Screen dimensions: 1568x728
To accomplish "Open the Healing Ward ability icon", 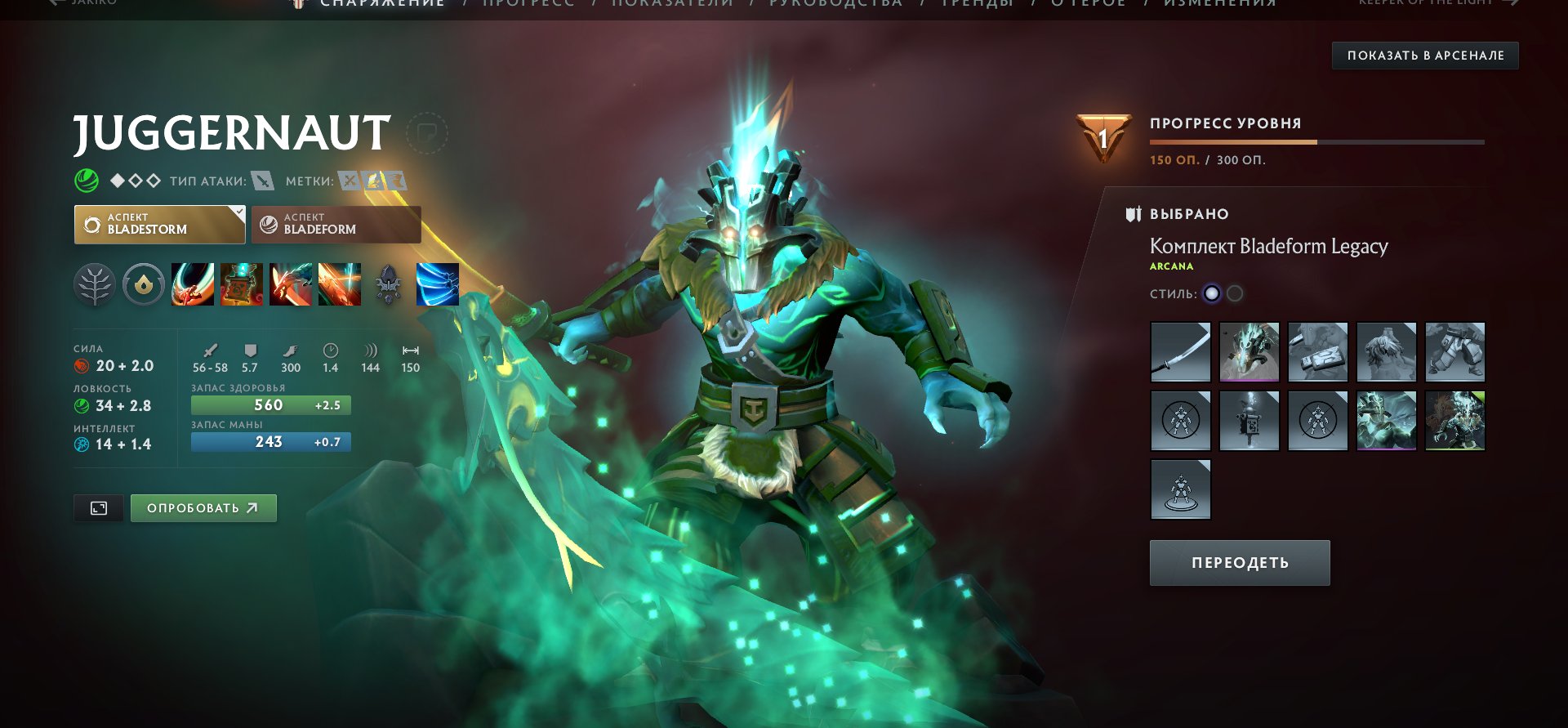I will pyautogui.click(x=243, y=284).
